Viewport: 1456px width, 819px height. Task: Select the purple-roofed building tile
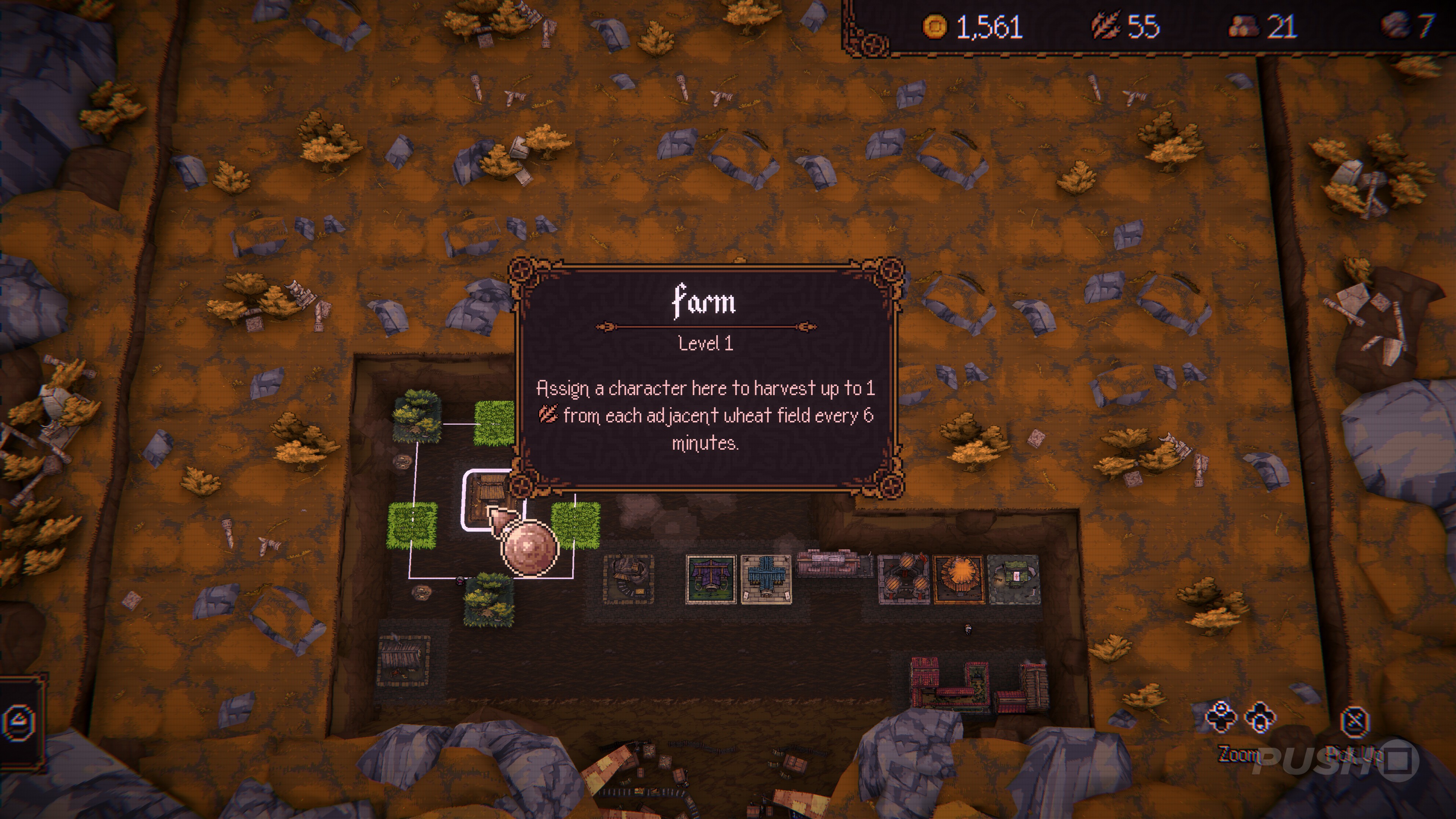[711, 579]
